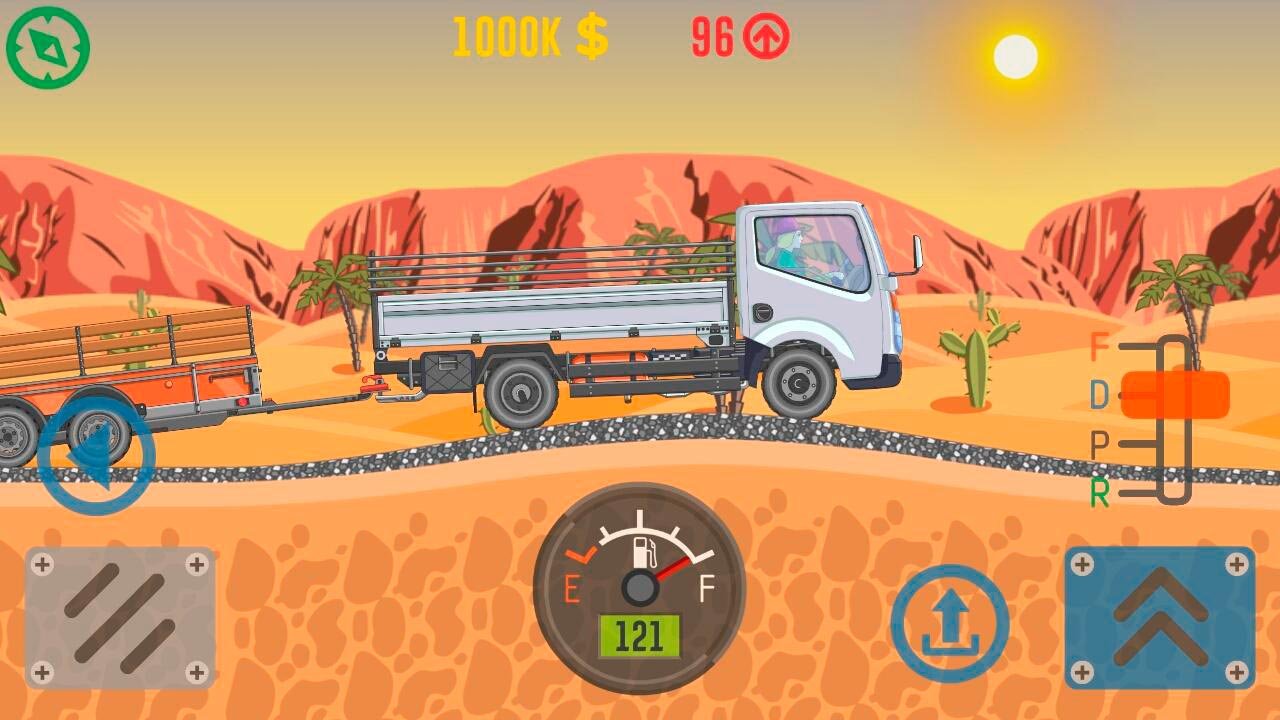Switch gear to R reverse
This screenshot has width=1280, height=720.
pyautogui.click(x=1100, y=493)
